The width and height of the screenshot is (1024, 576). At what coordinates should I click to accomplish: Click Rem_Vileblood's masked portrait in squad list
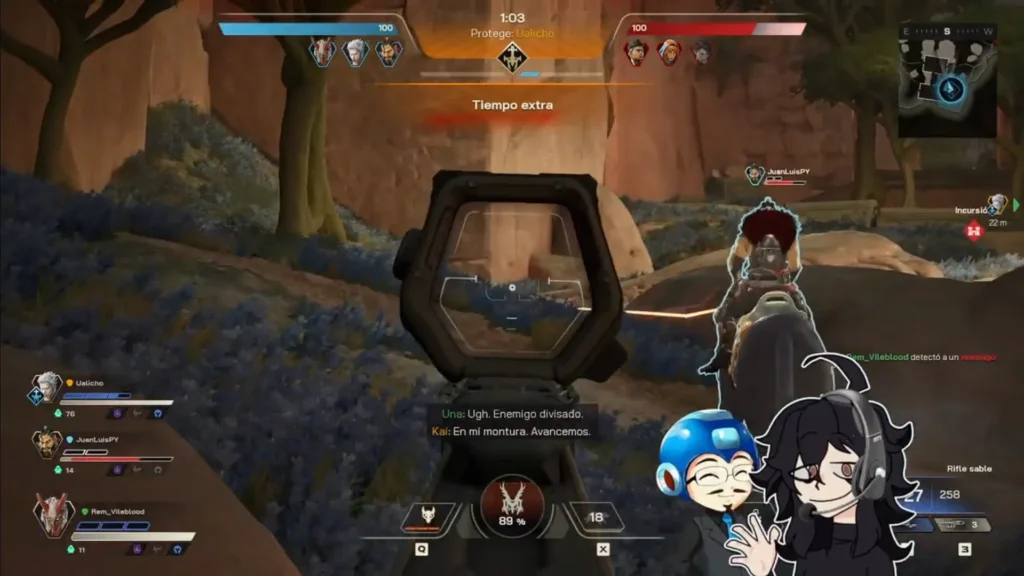point(52,515)
